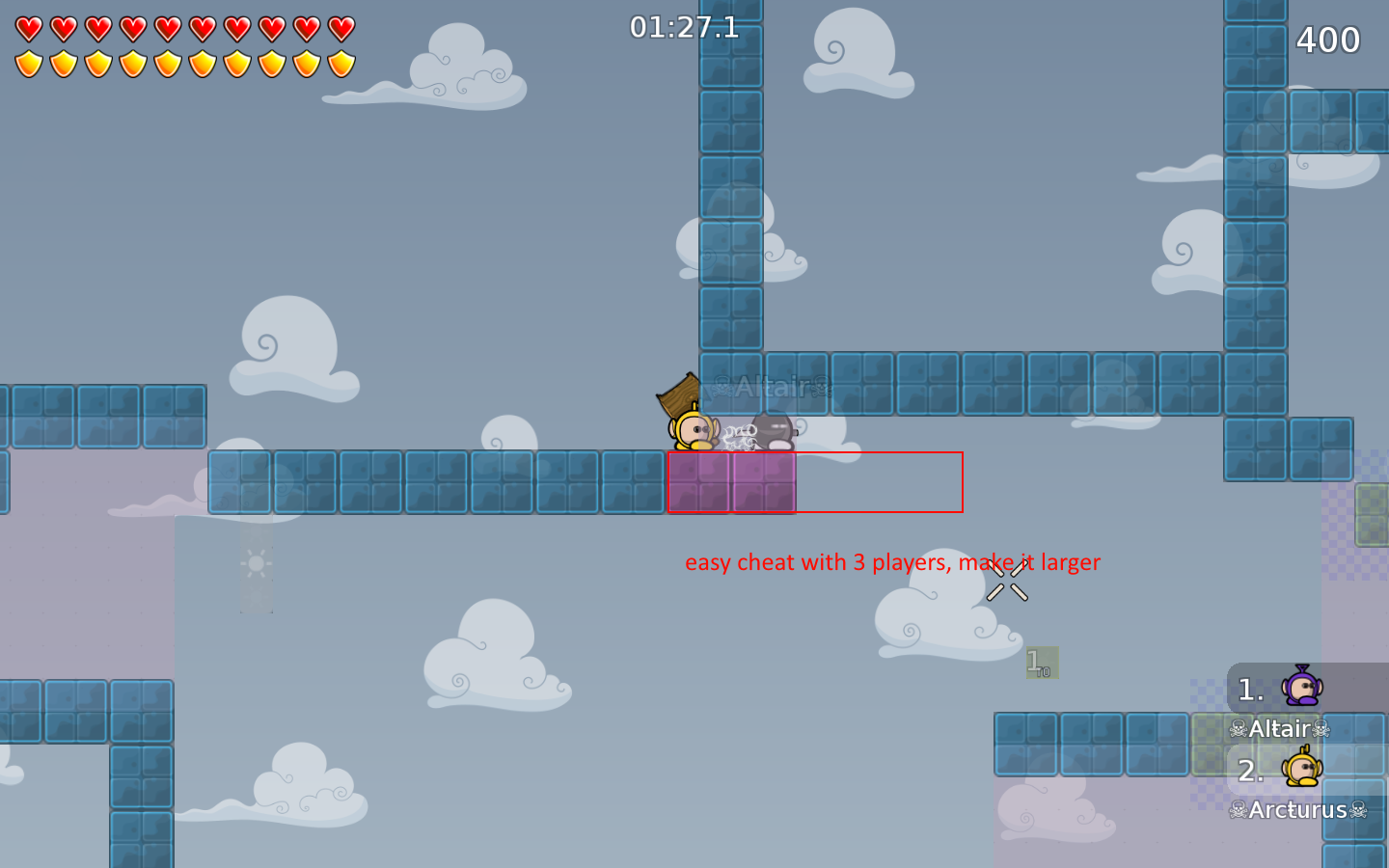Click the yellow Teletubby avatar in the leaderboard
1389x868 pixels.
[1303, 769]
